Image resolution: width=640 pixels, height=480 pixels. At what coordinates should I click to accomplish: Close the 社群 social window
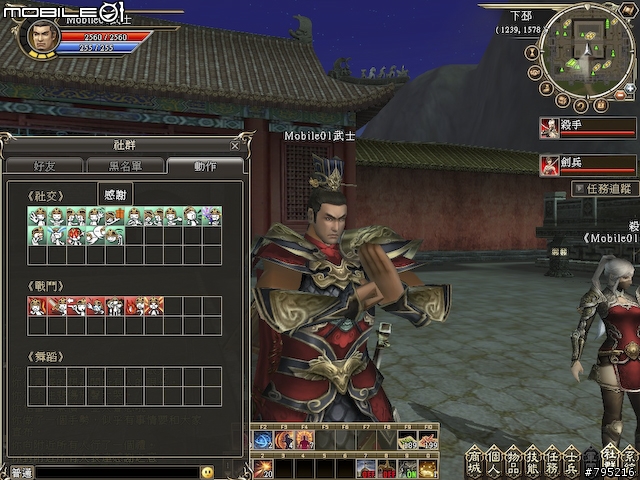tap(235, 145)
